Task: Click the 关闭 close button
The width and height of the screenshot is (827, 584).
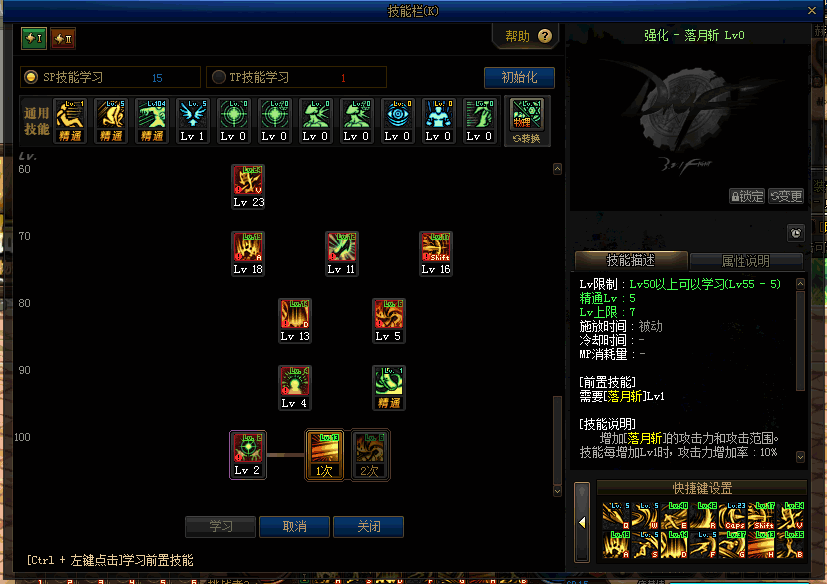Action: (x=368, y=526)
